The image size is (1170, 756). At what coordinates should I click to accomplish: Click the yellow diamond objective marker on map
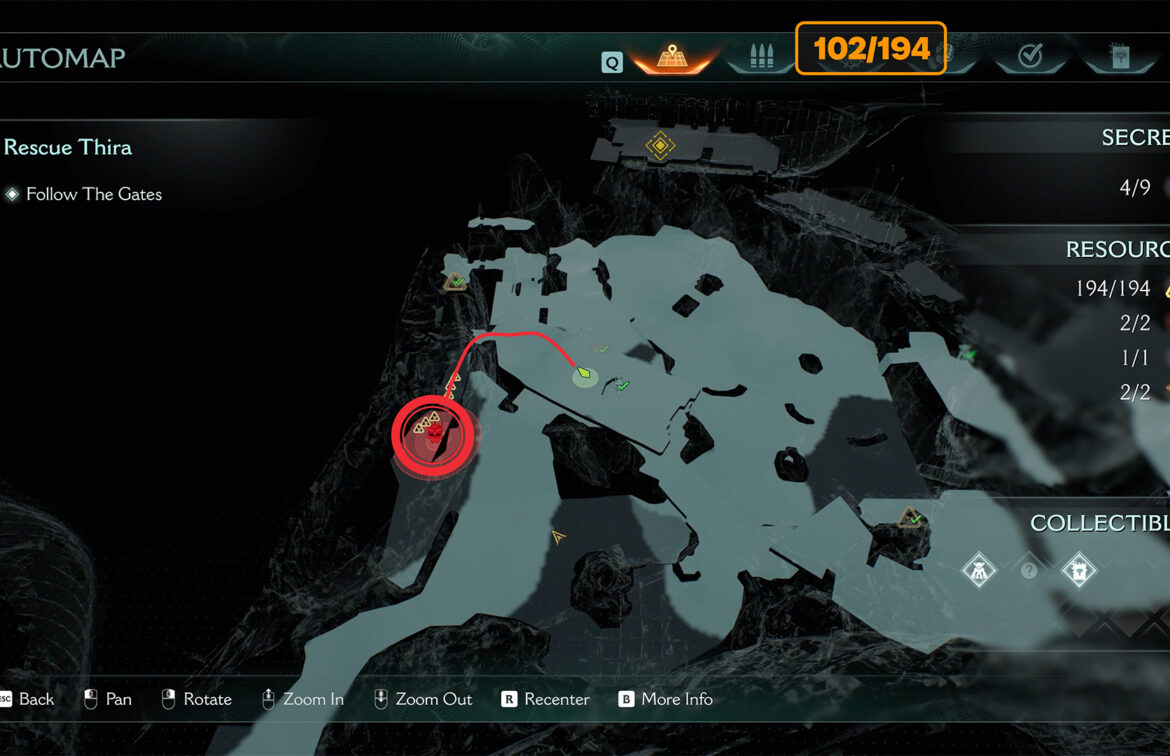659,146
